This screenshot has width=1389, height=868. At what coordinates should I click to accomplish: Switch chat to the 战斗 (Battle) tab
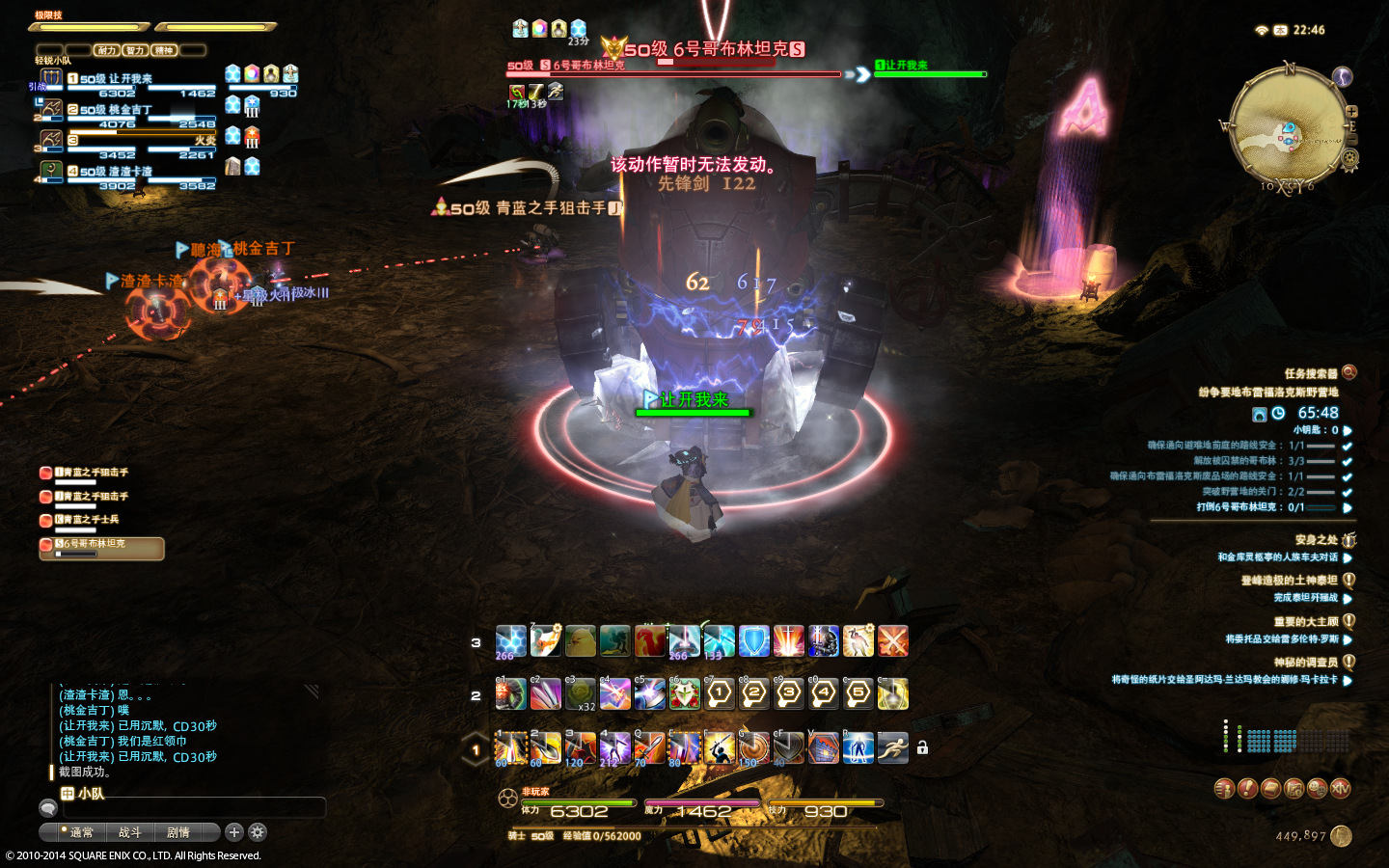(x=129, y=832)
